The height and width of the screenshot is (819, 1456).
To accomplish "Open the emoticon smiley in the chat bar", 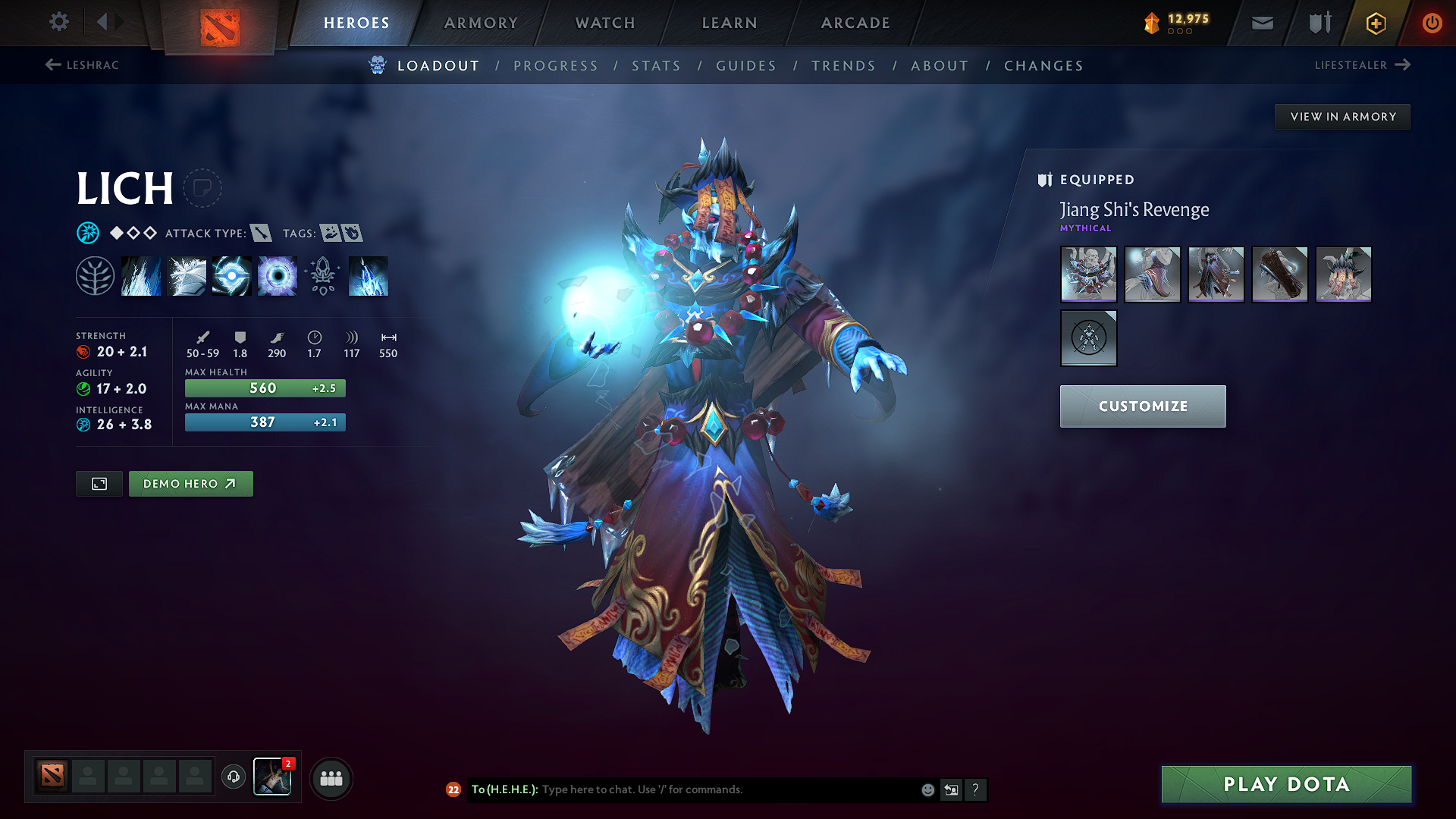I will [x=927, y=789].
